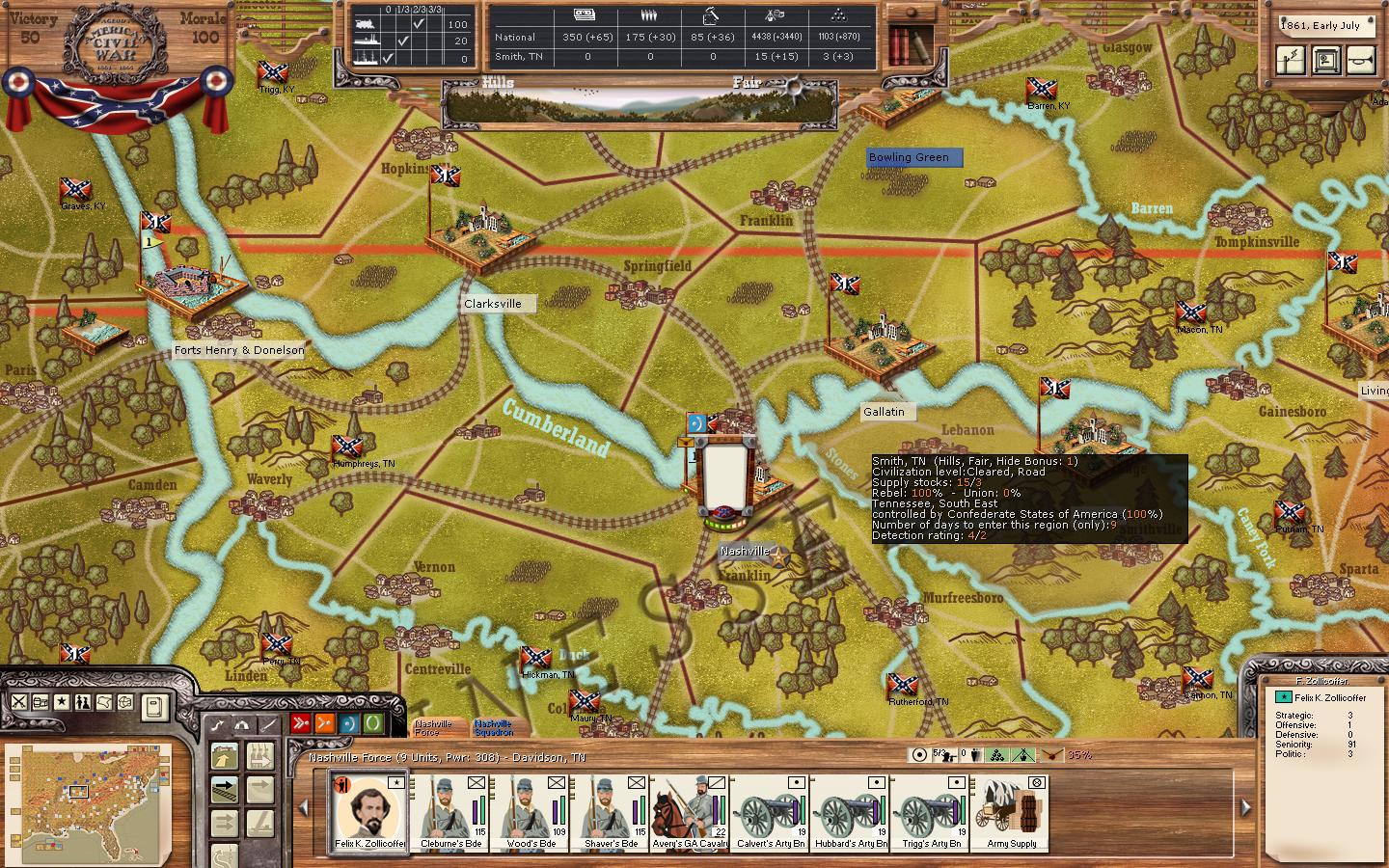This screenshot has width=1389, height=868.
Task: Click the bugle end turn button
Action: click(x=1363, y=61)
